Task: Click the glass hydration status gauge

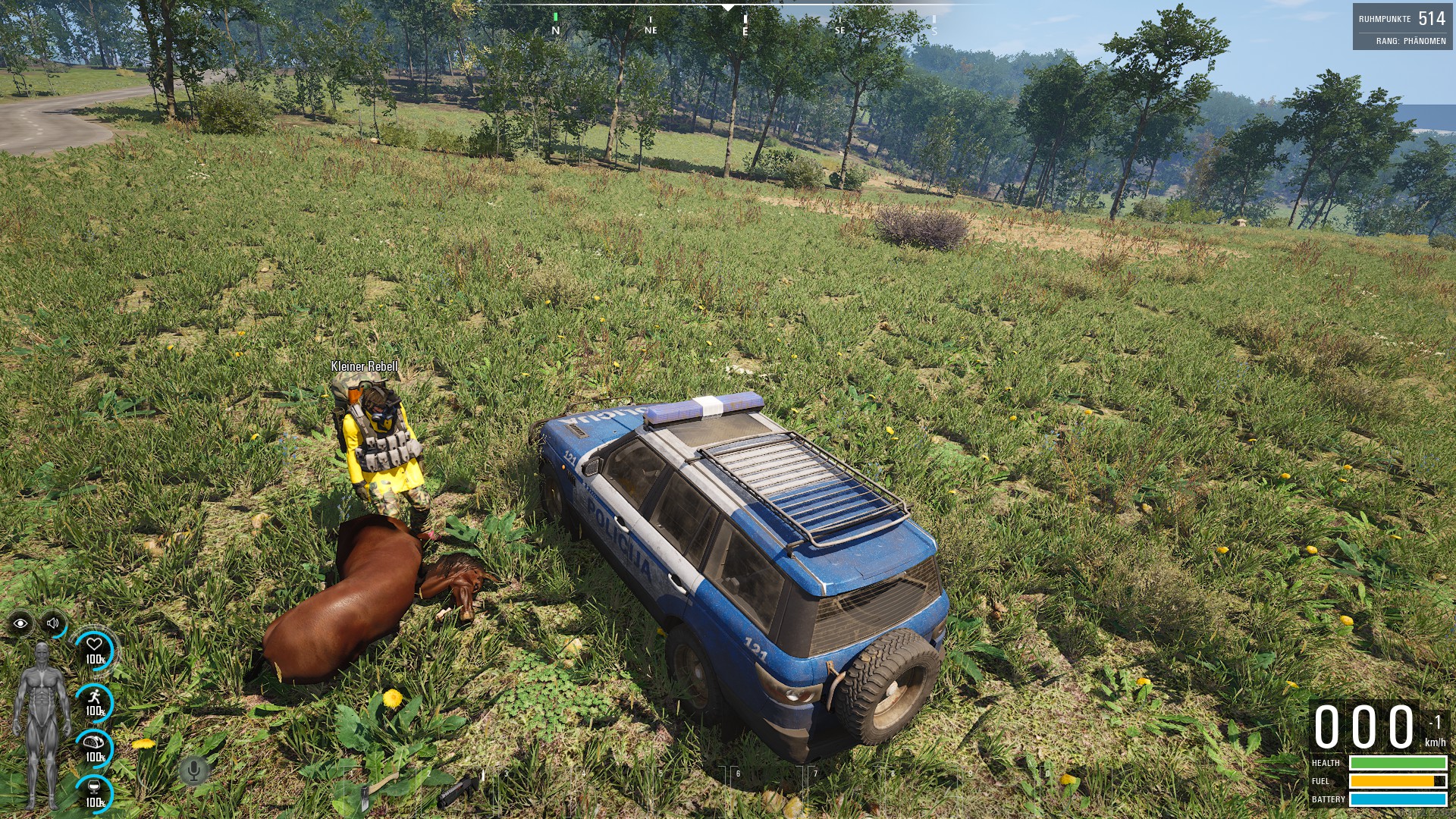Action: tap(95, 793)
